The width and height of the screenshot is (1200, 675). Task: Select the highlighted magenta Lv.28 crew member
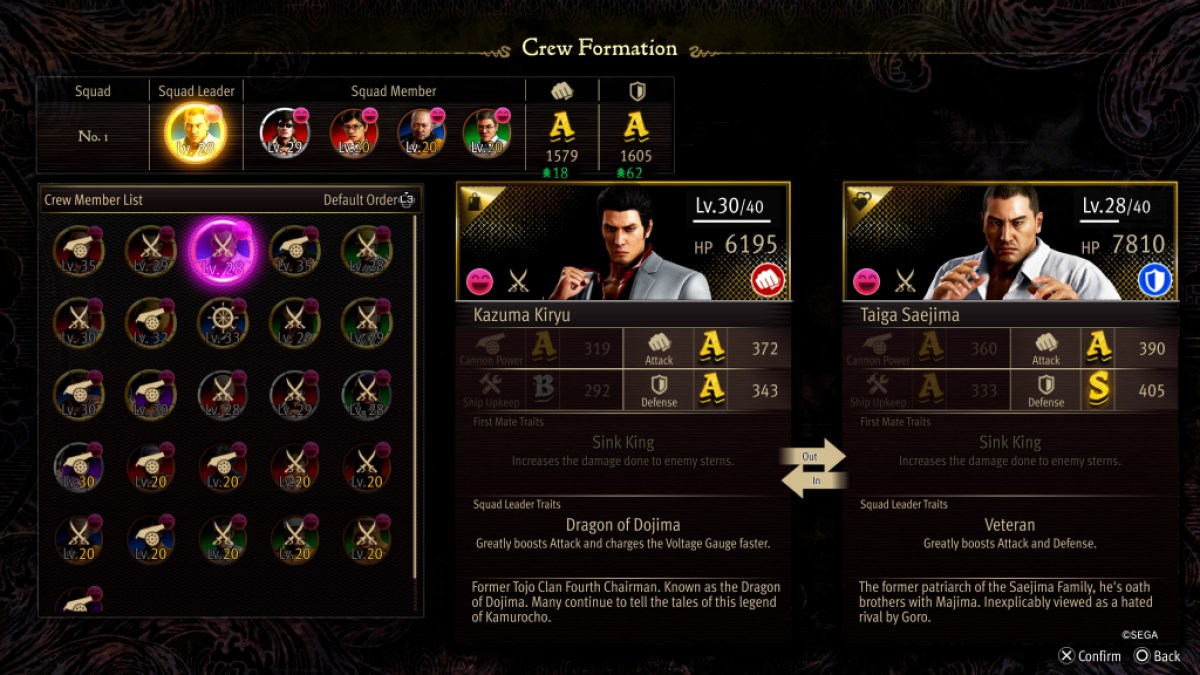220,251
